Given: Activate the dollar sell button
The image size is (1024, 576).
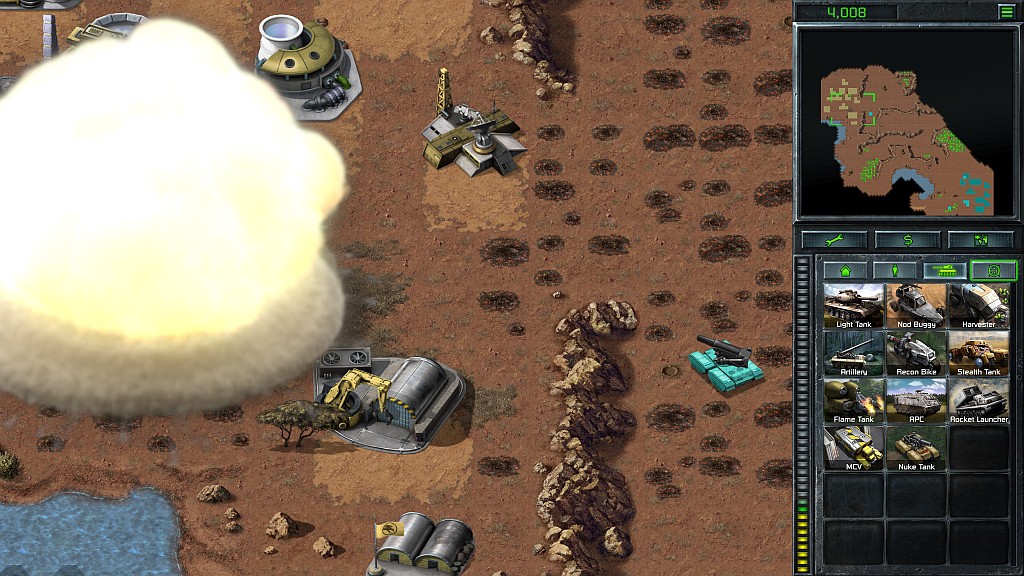Looking at the screenshot, I should point(907,240).
